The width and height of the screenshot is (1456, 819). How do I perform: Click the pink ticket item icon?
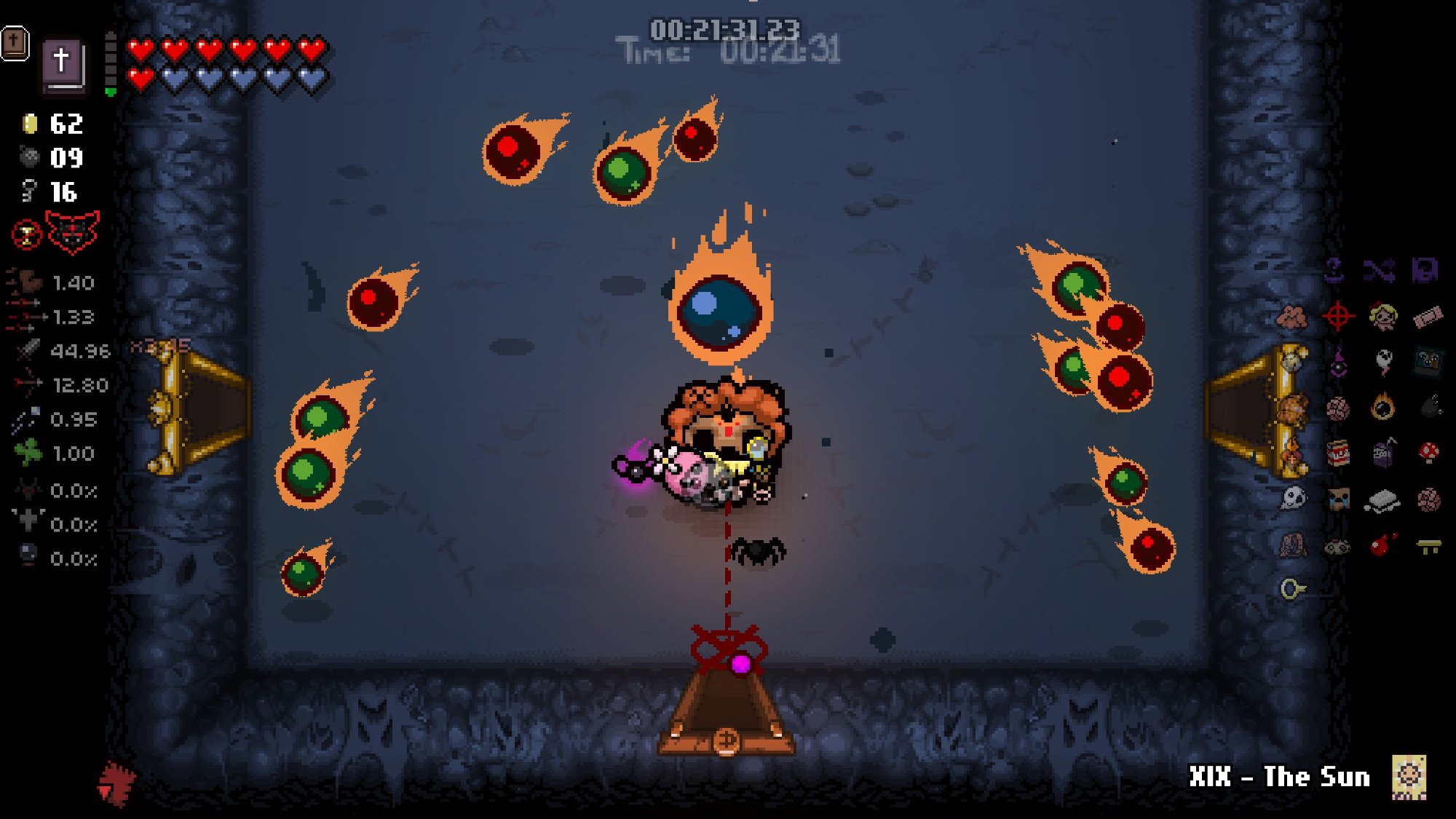[x=1428, y=317]
